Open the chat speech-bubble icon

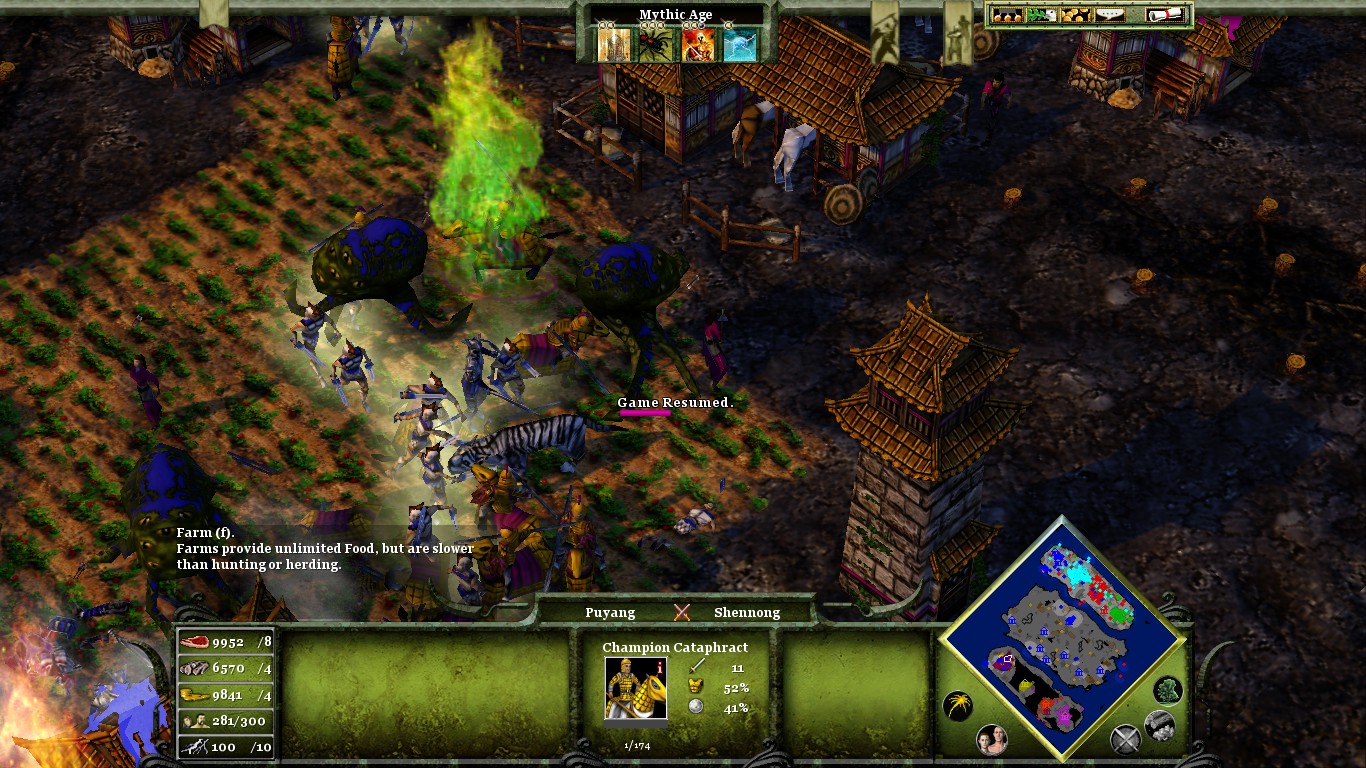(x=1110, y=16)
